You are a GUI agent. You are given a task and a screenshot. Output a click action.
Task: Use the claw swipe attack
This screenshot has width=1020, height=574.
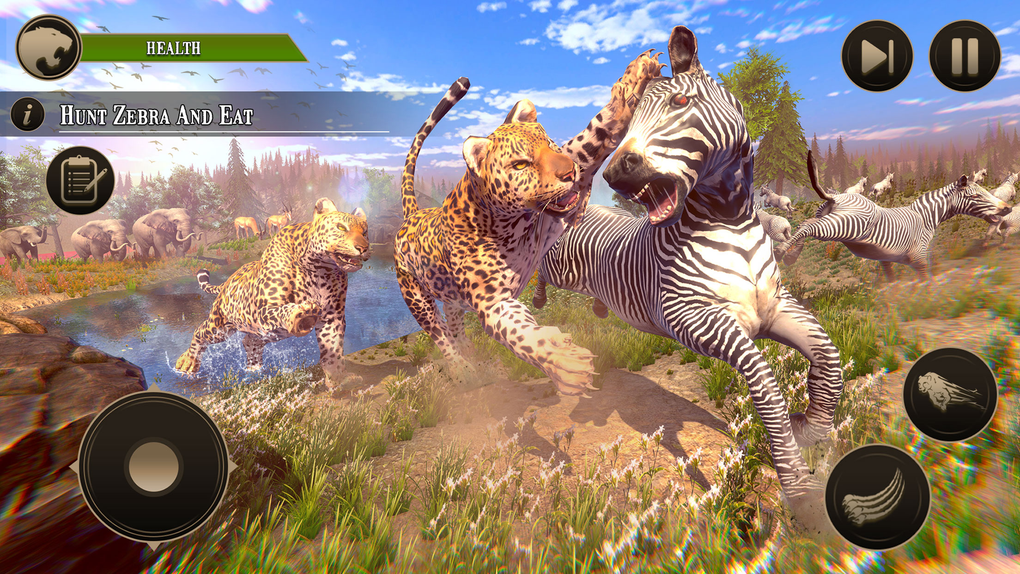pos(877,497)
